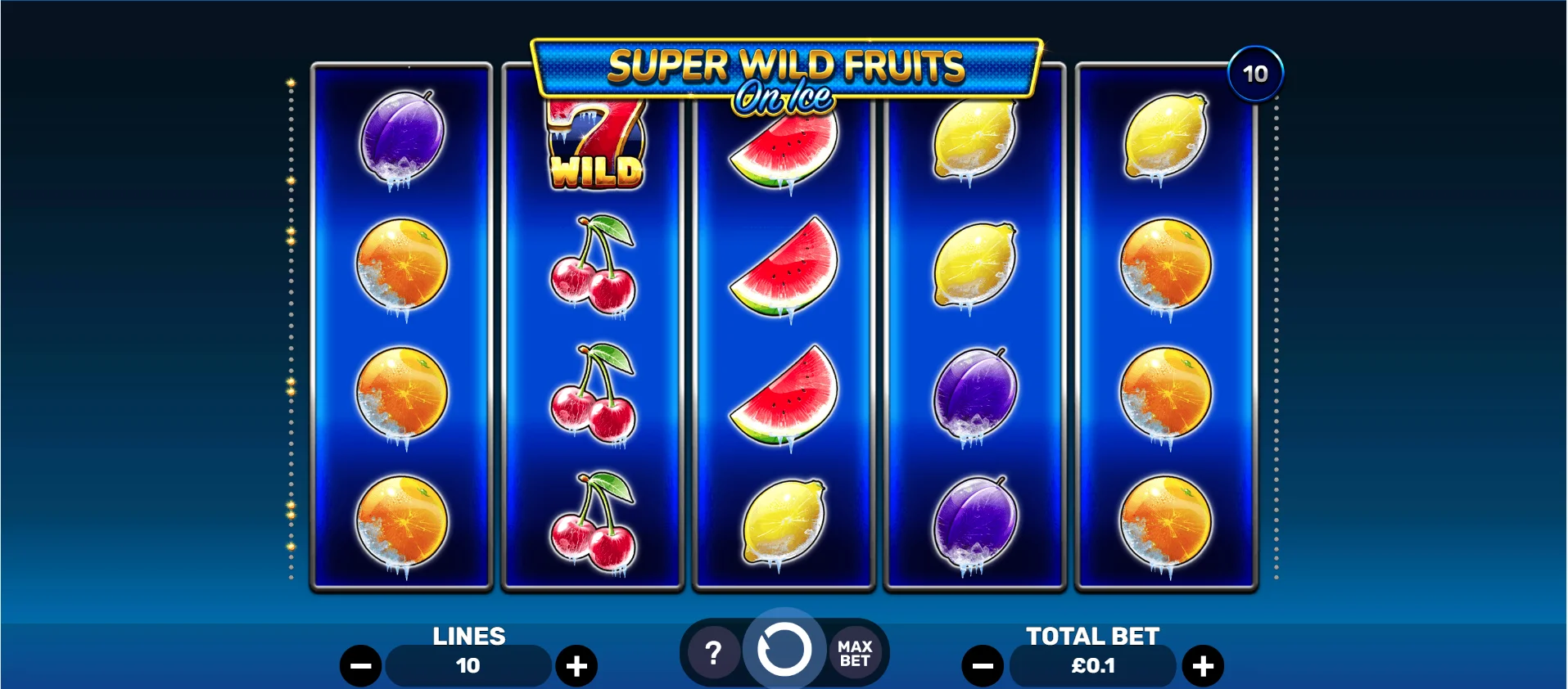Set the wager with MAX BET
The height and width of the screenshot is (689, 1568).
pos(855,653)
